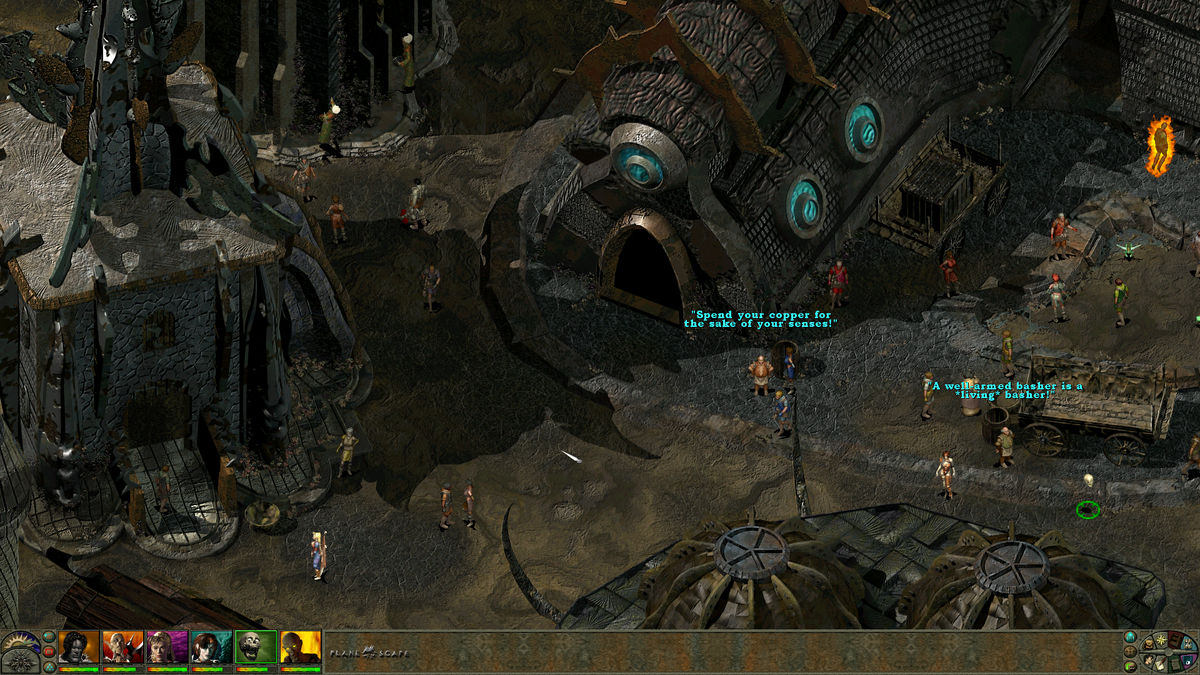Show the character record face icon

(x=1149, y=661)
